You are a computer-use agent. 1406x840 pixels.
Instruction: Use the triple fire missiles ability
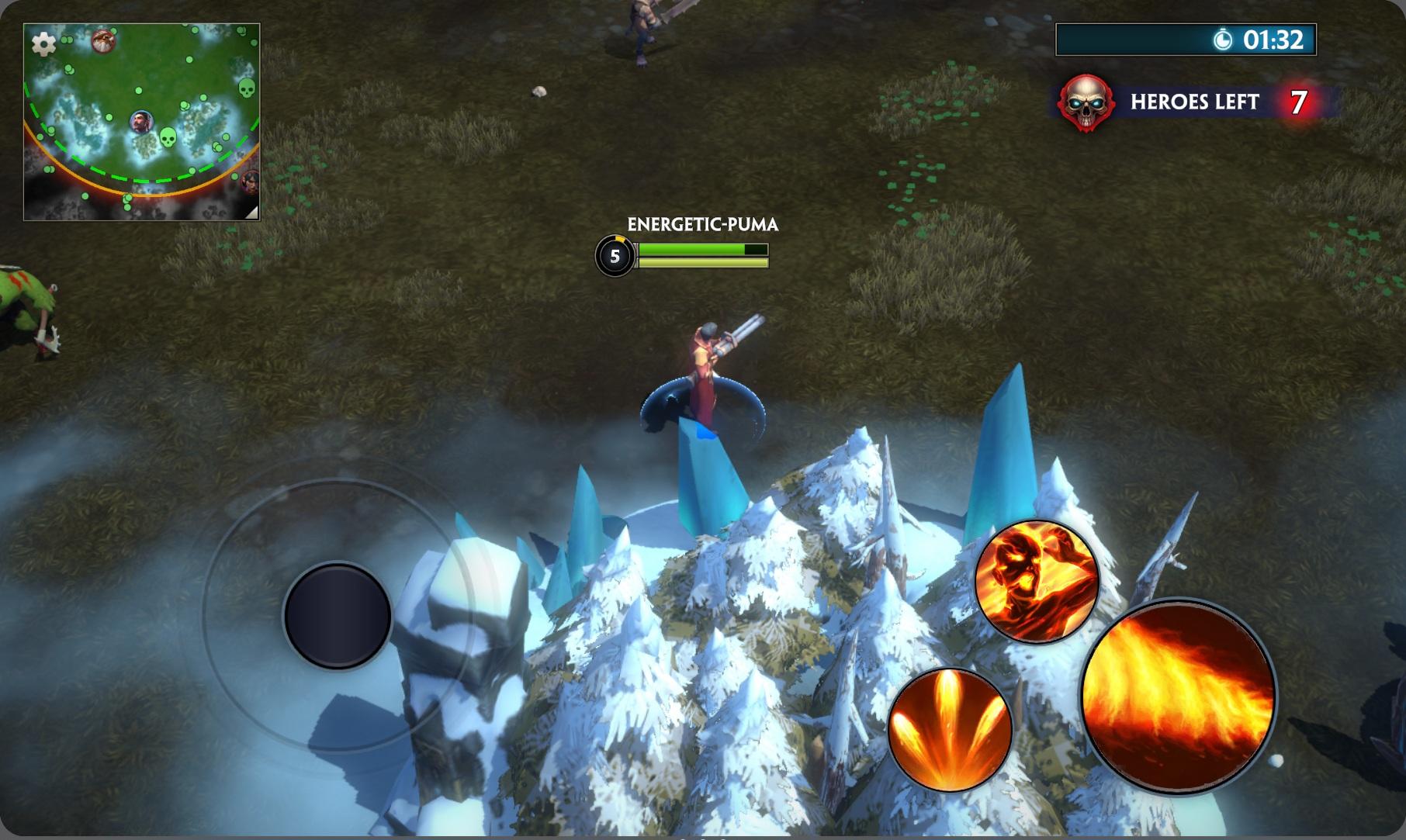click(x=950, y=729)
